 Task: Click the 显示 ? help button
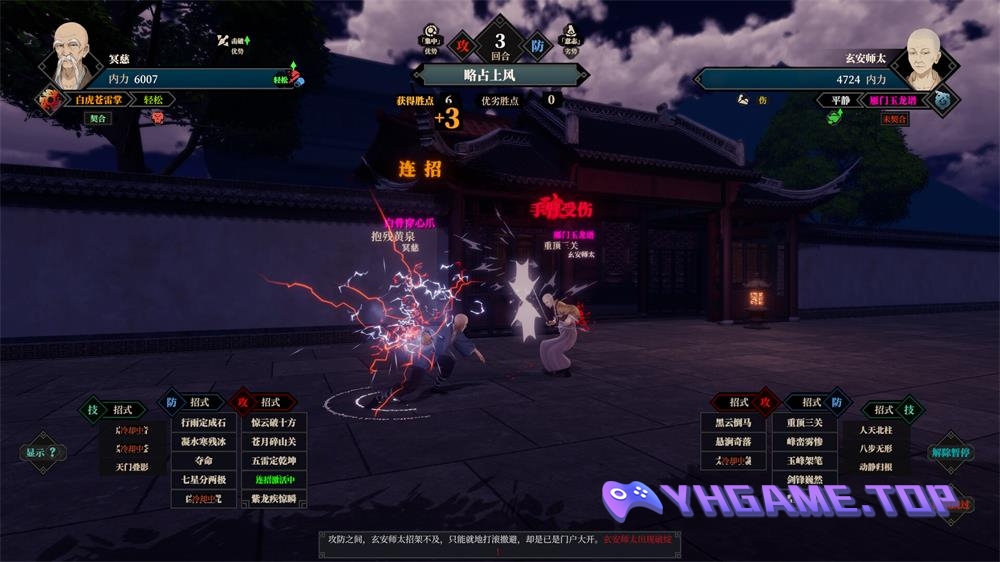pyautogui.click(x=41, y=452)
